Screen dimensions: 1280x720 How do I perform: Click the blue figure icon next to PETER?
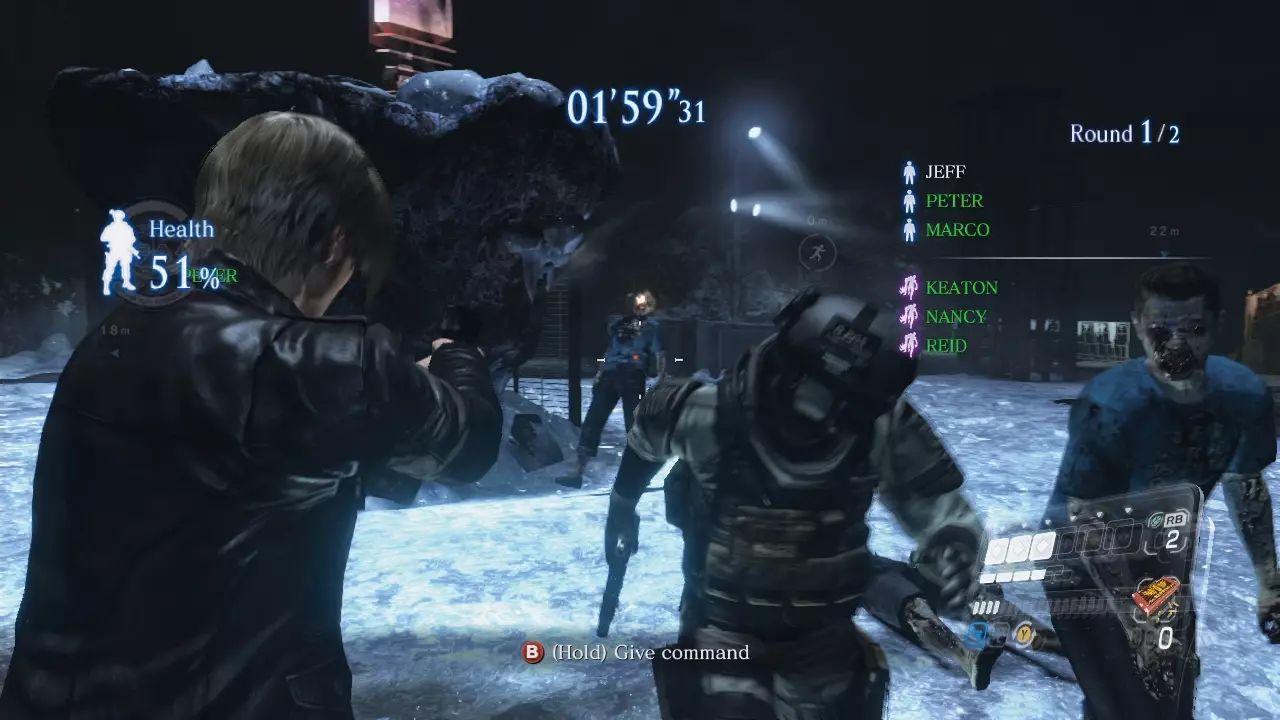(908, 200)
